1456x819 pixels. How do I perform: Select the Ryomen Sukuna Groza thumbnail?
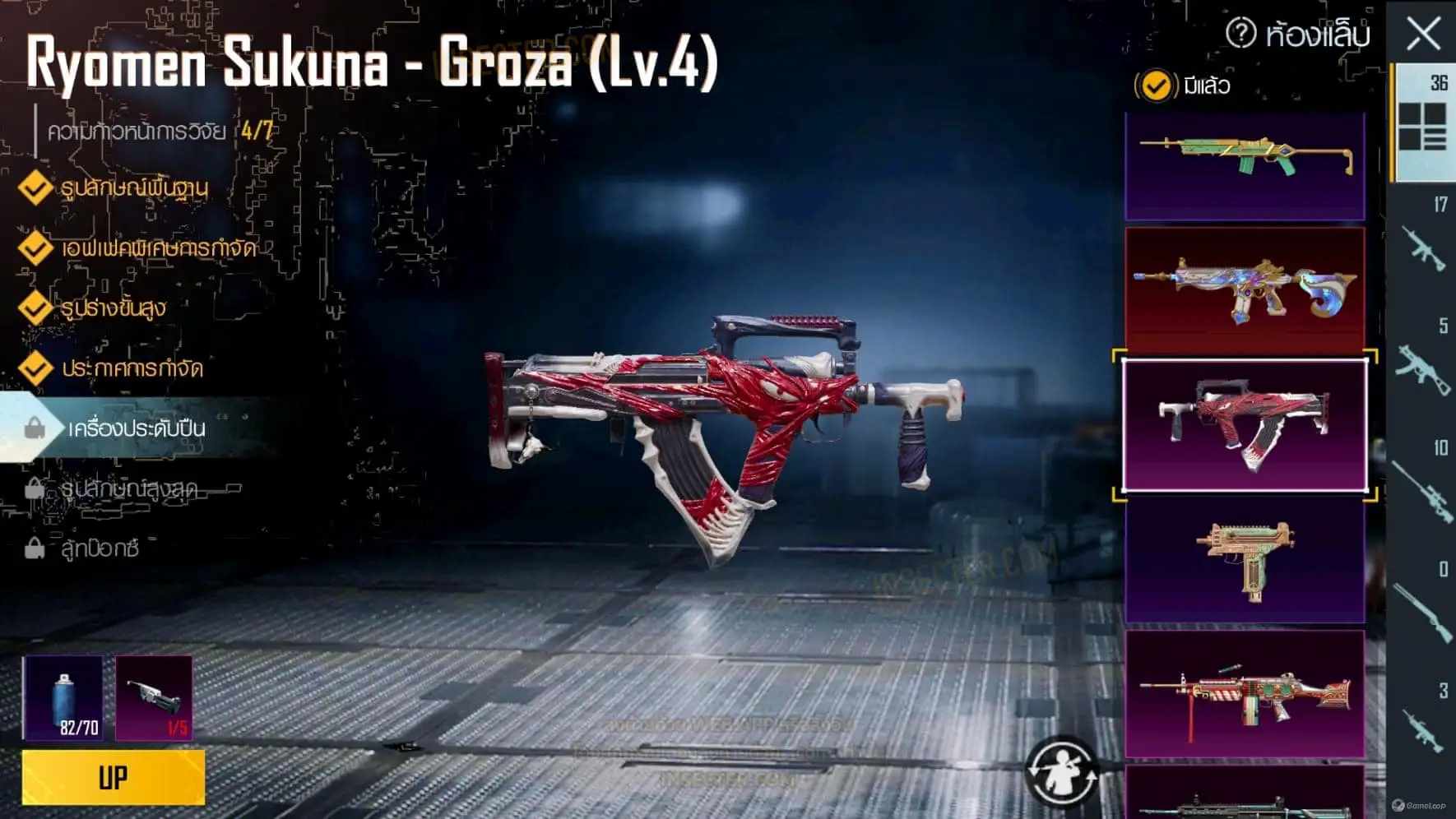click(1245, 425)
